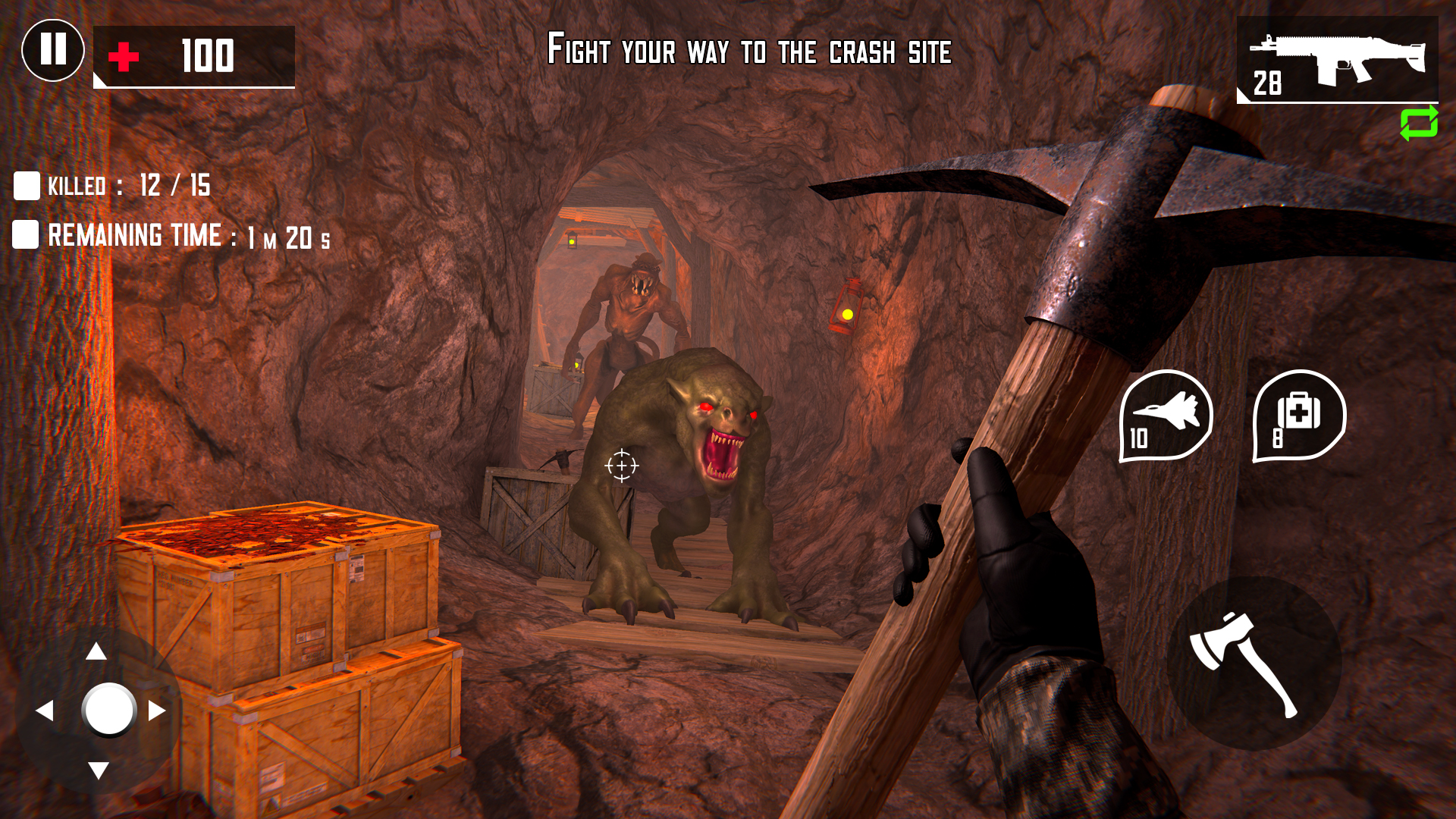Viewport: 1456px width, 819px height.
Task: Open the pause menu
Action: coord(53,50)
